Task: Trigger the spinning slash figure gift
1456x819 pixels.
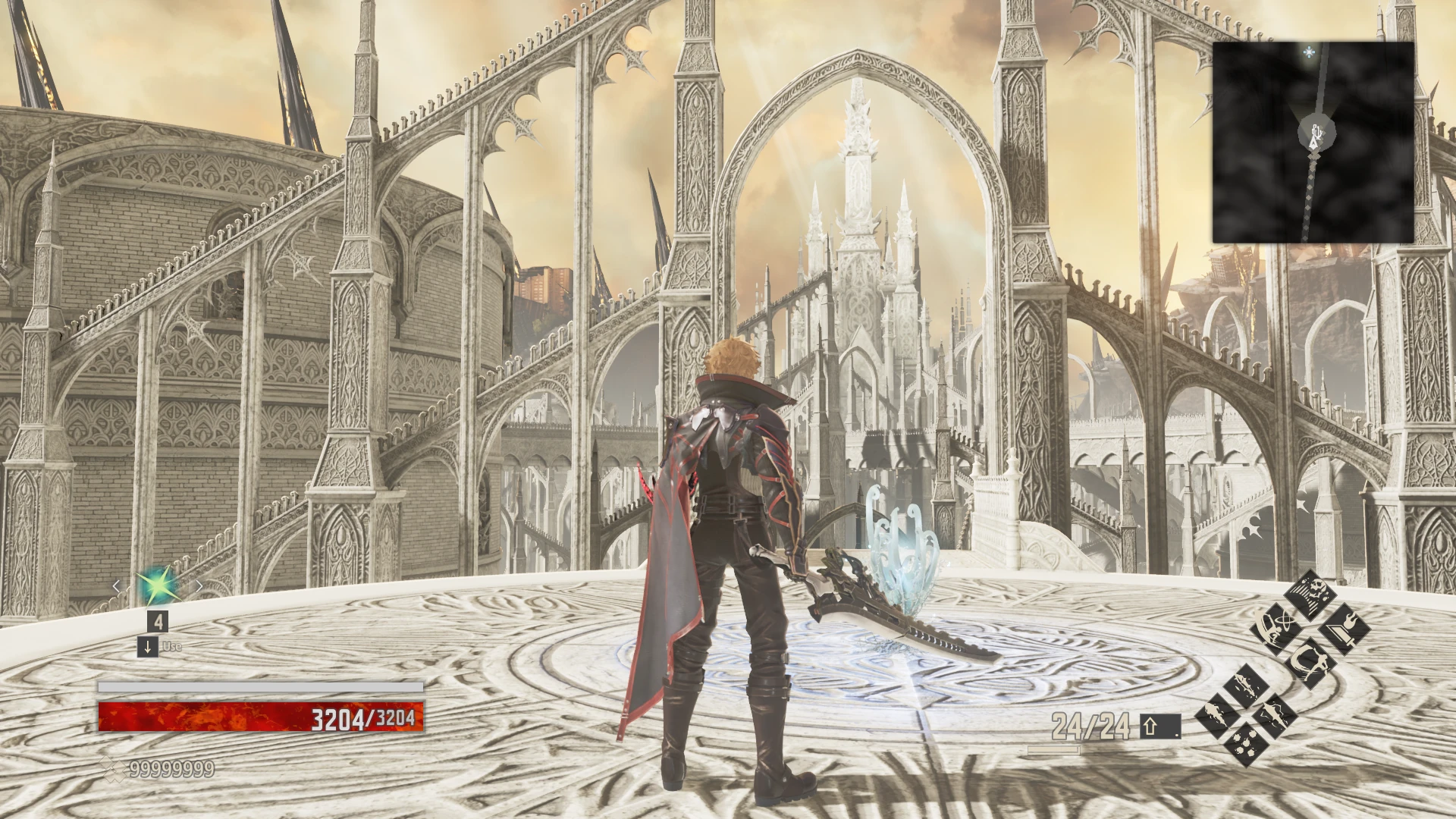Action: coord(1310,664)
